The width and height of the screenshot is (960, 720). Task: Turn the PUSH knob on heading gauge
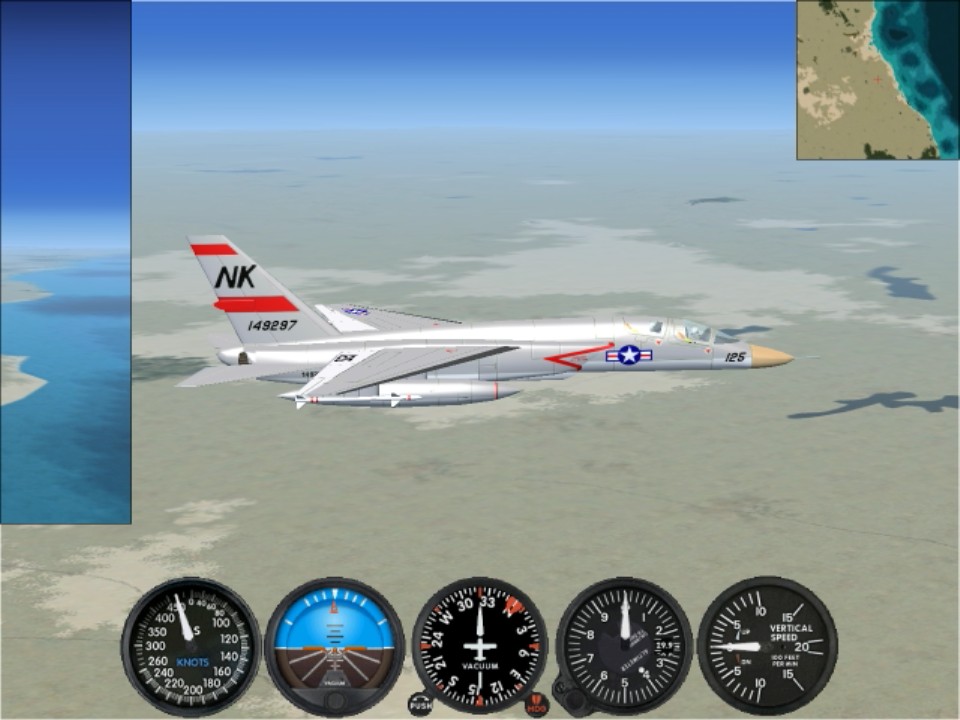[421, 704]
